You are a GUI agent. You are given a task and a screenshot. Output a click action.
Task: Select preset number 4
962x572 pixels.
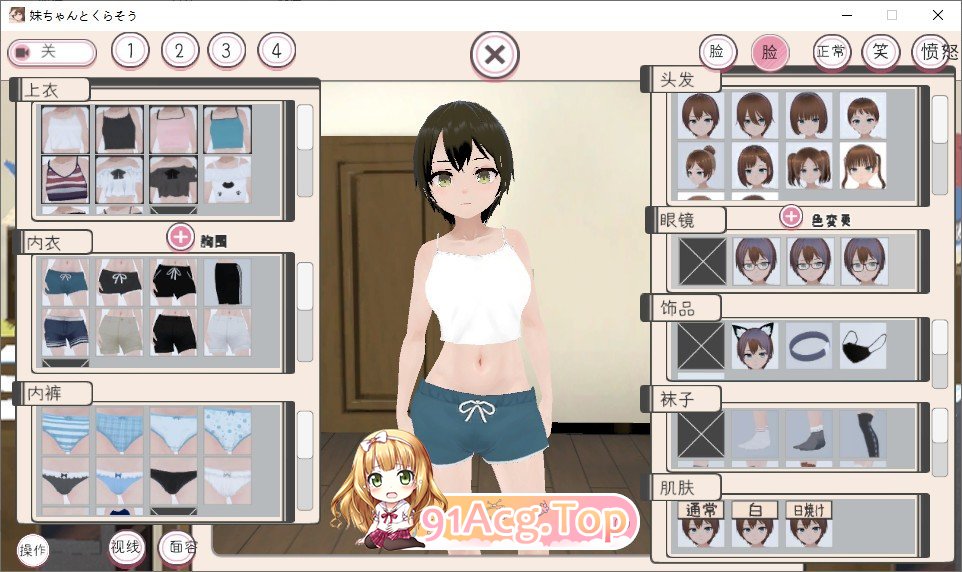(x=276, y=51)
